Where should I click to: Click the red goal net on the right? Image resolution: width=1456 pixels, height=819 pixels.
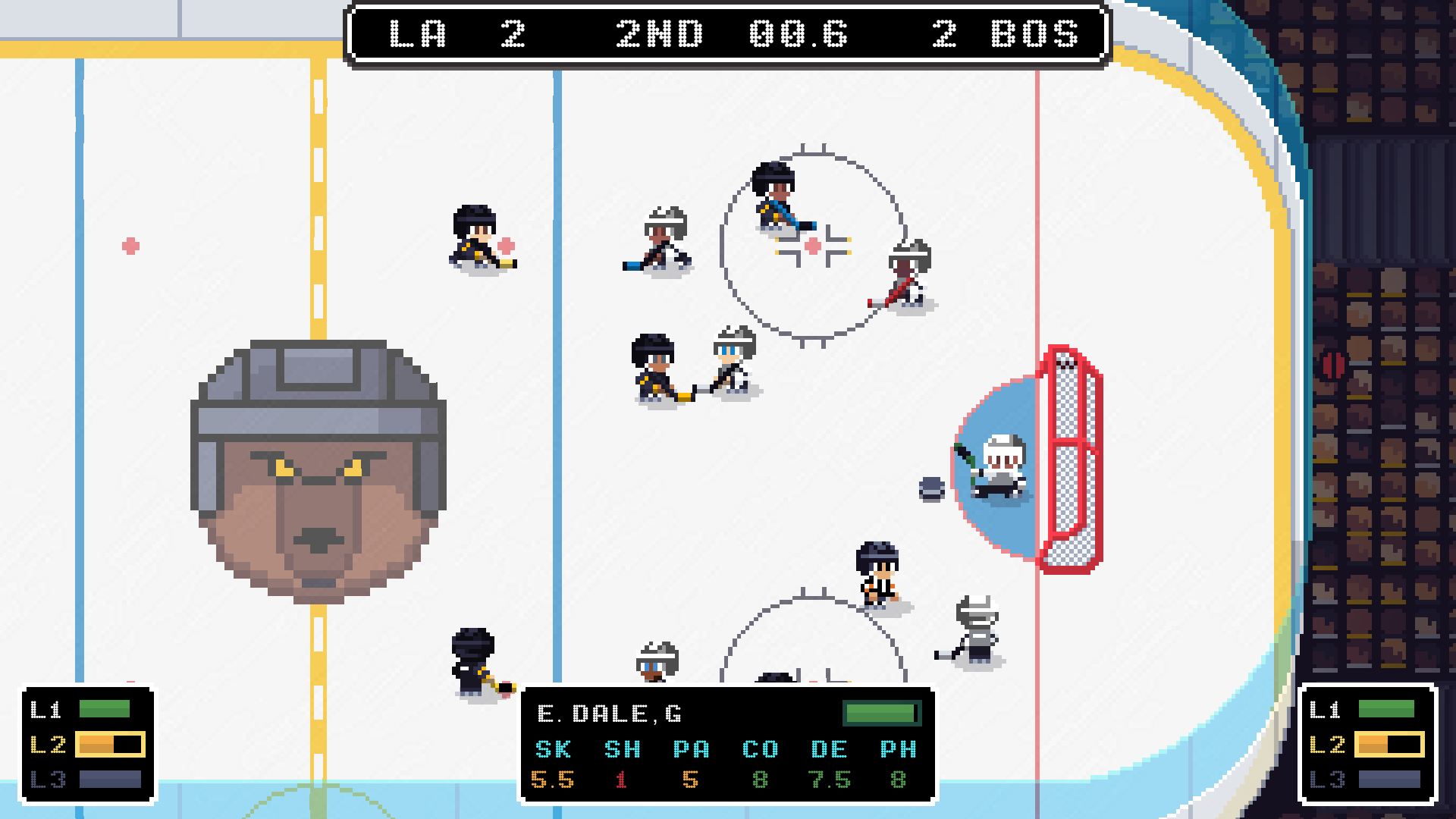coord(1072,455)
